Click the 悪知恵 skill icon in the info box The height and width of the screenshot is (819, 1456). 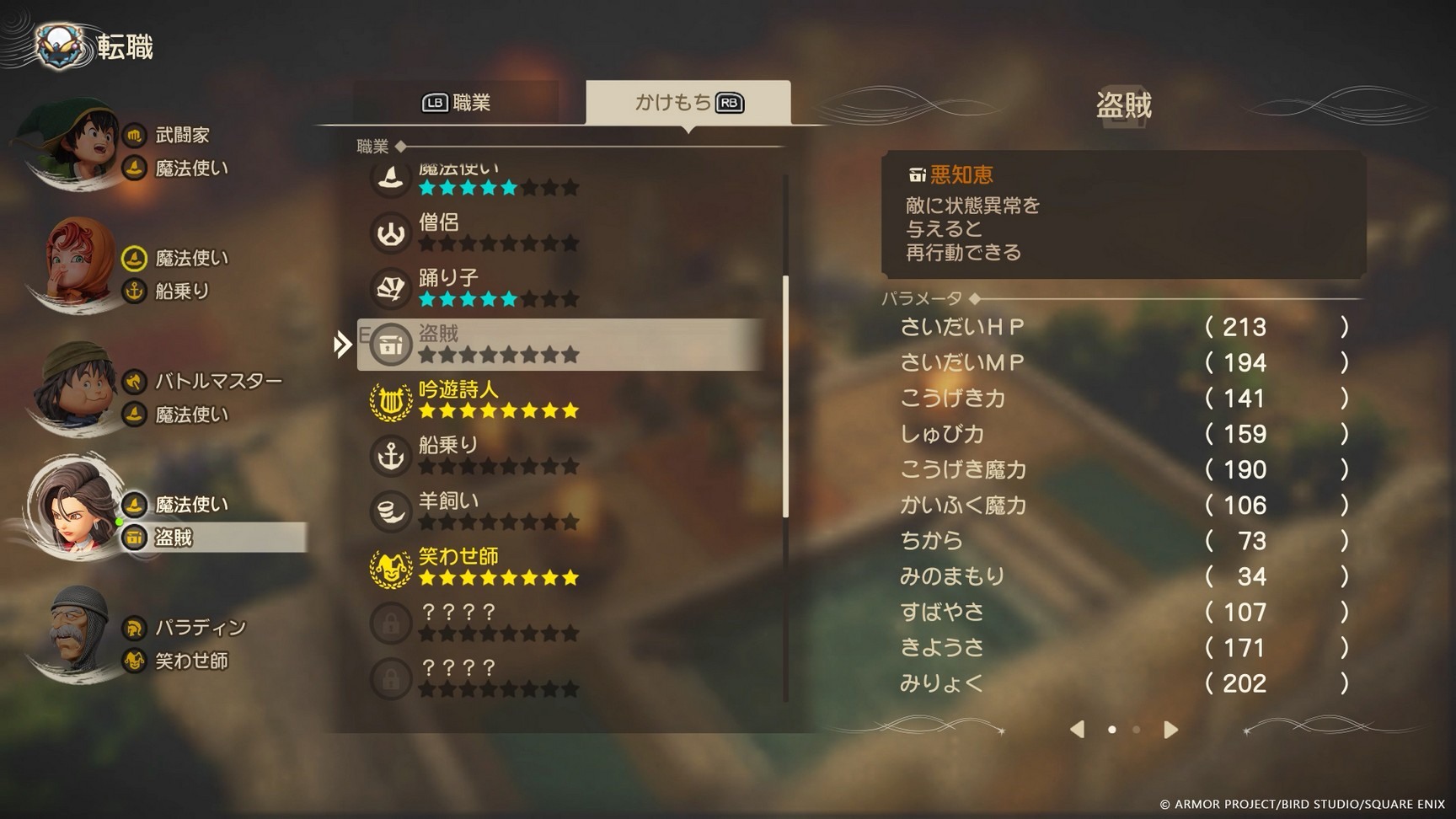click(x=916, y=175)
